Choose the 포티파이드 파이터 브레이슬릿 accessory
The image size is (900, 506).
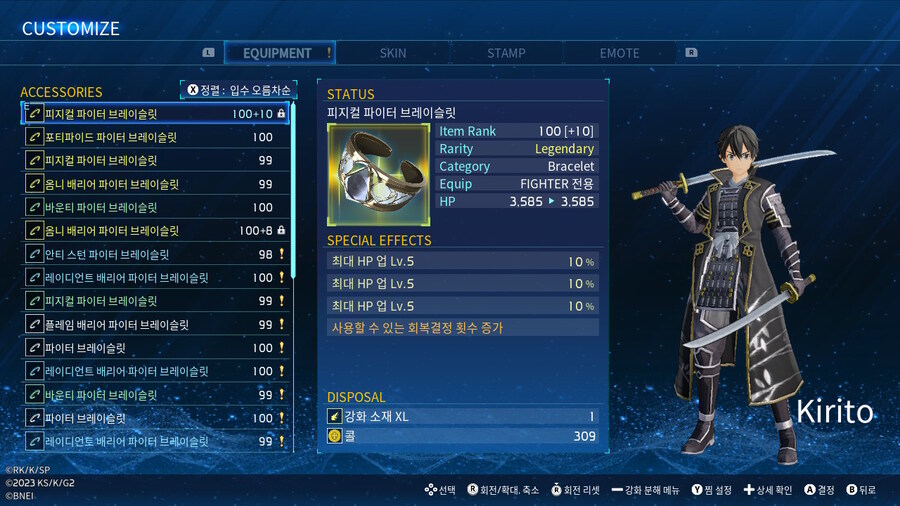click(x=156, y=137)
